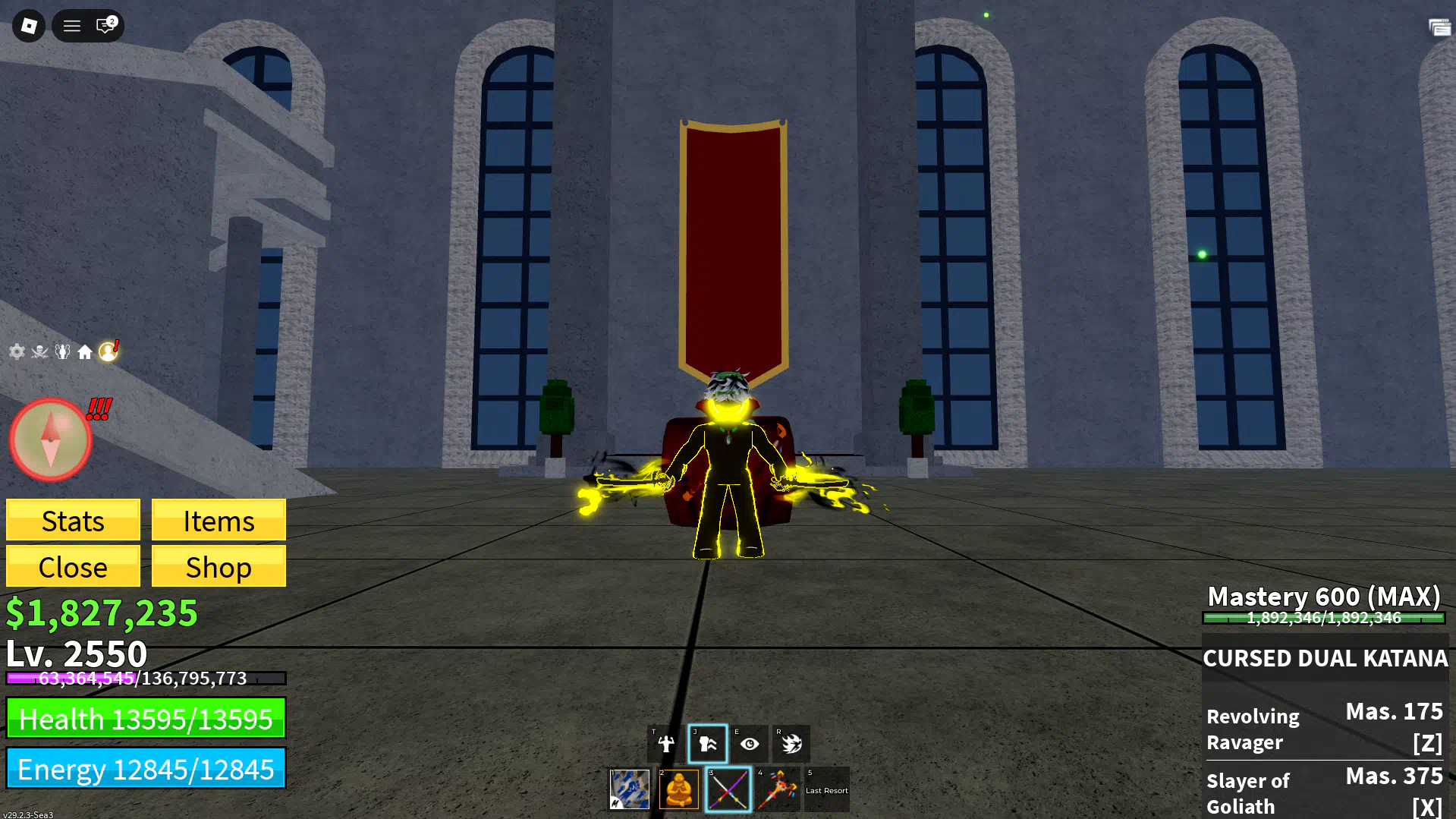The width and height of the screenshot is (1456, 819).
Task: Open the Items inventory
Action: 219,521
